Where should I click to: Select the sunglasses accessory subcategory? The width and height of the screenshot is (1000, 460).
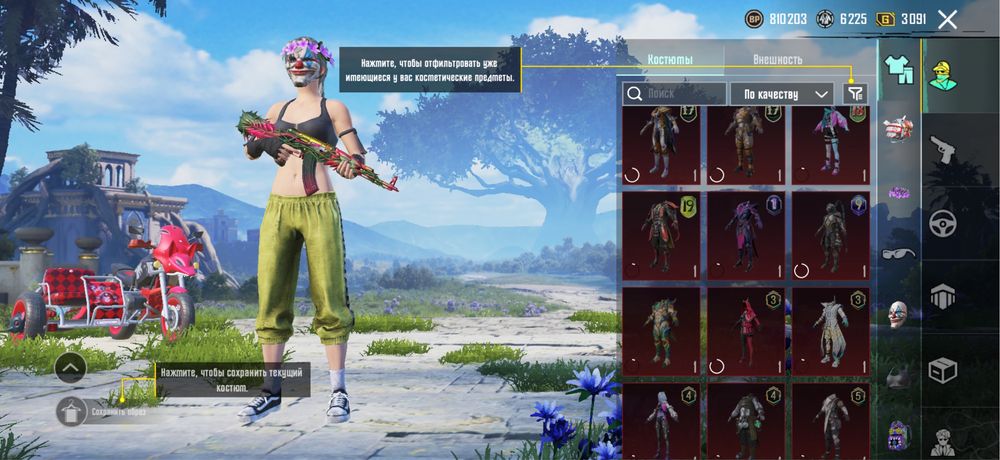point(899,253)
